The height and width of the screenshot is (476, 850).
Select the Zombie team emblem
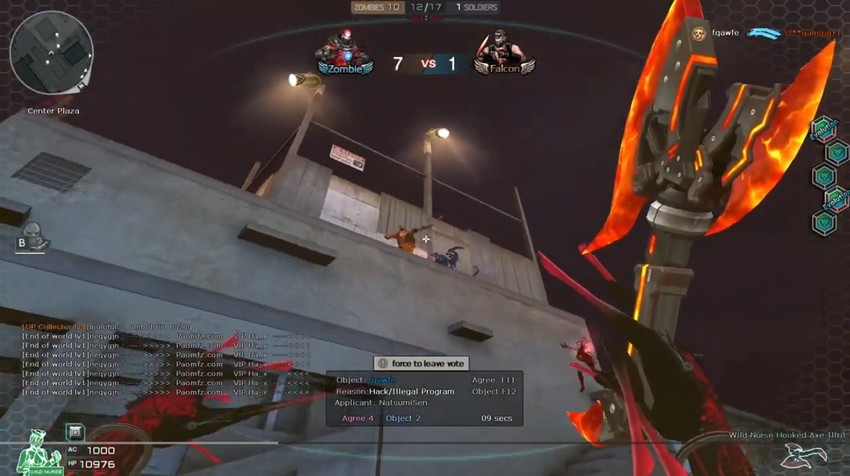click(x=342, y=54)
